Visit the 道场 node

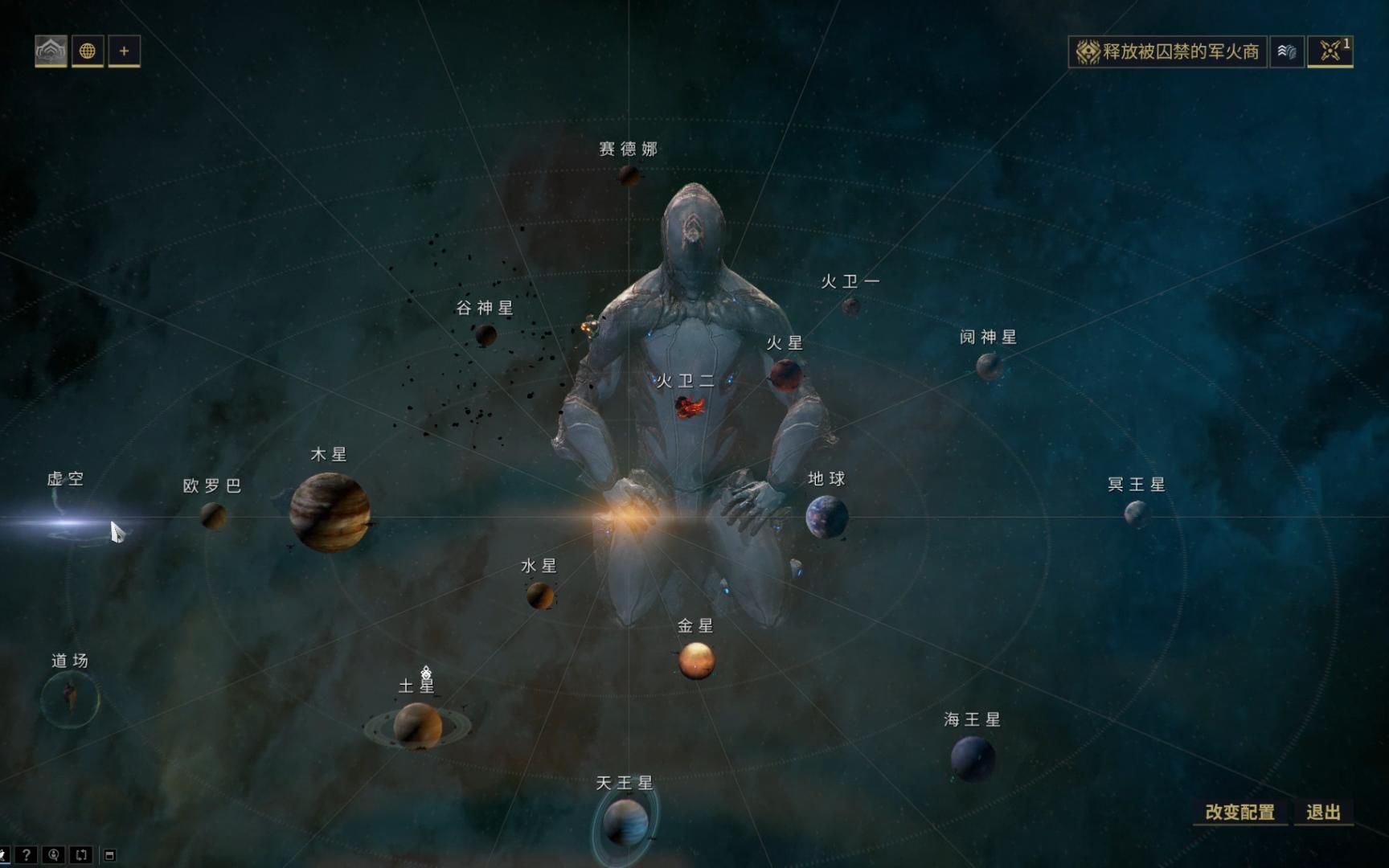[x=68, y=699]
